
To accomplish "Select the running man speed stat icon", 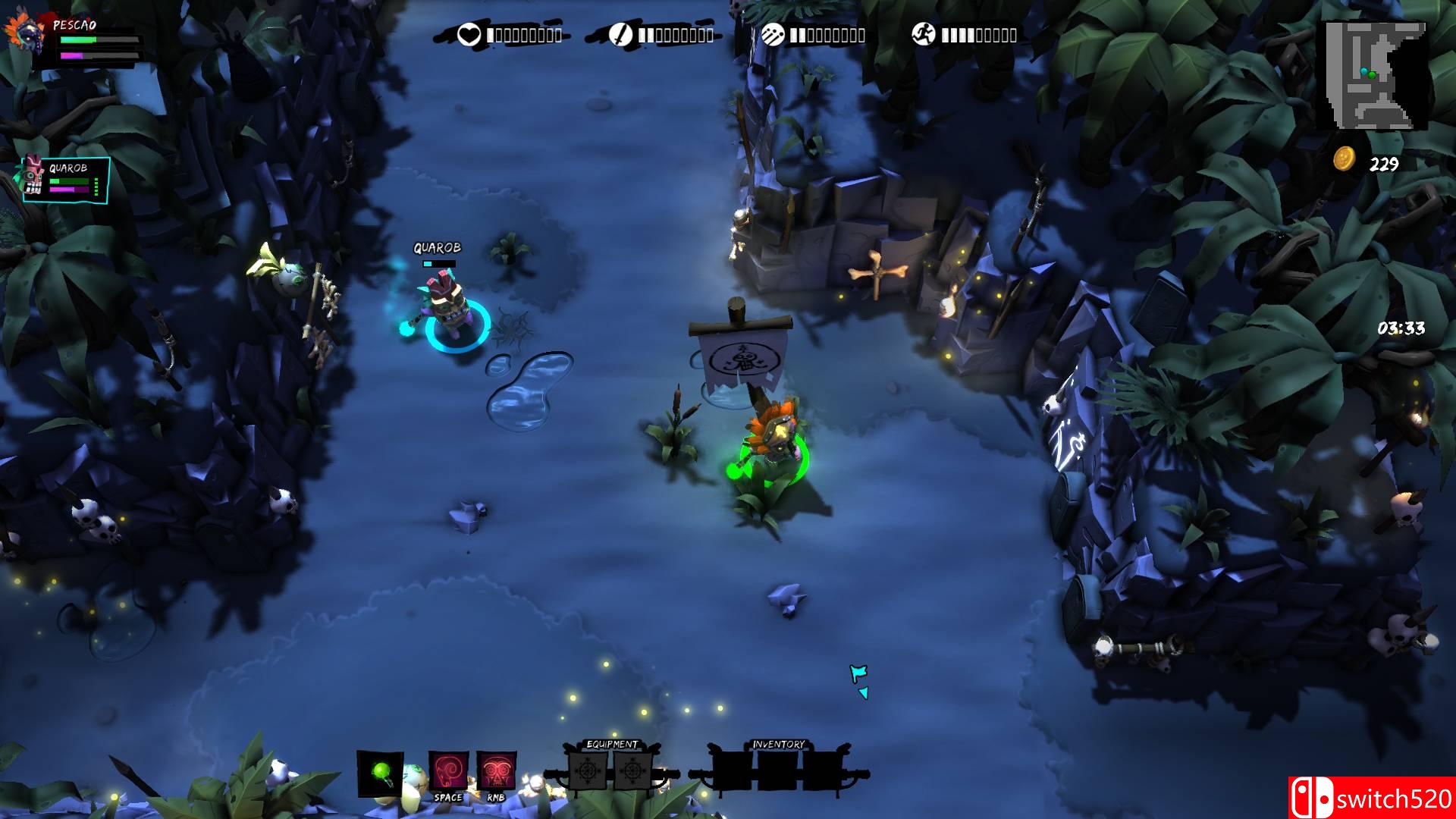I will [924, 35].
